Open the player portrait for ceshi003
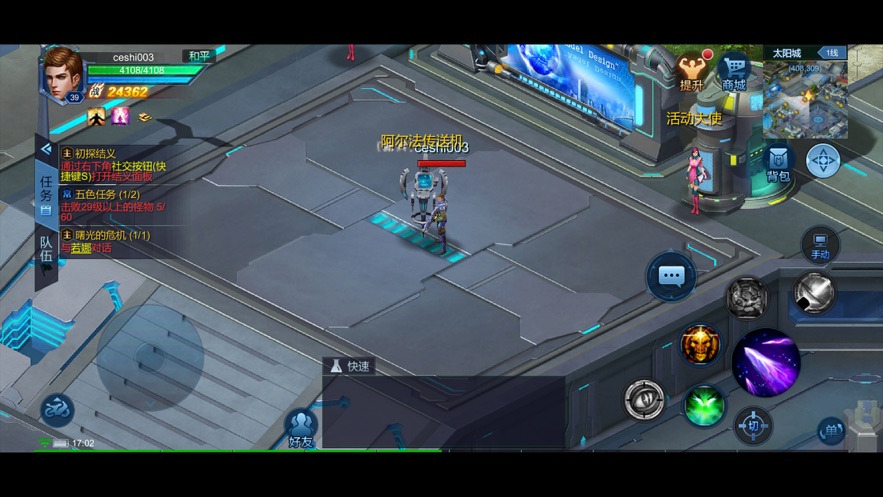The image size is (883, 497). pyautogui.click(x=61, y=73)
